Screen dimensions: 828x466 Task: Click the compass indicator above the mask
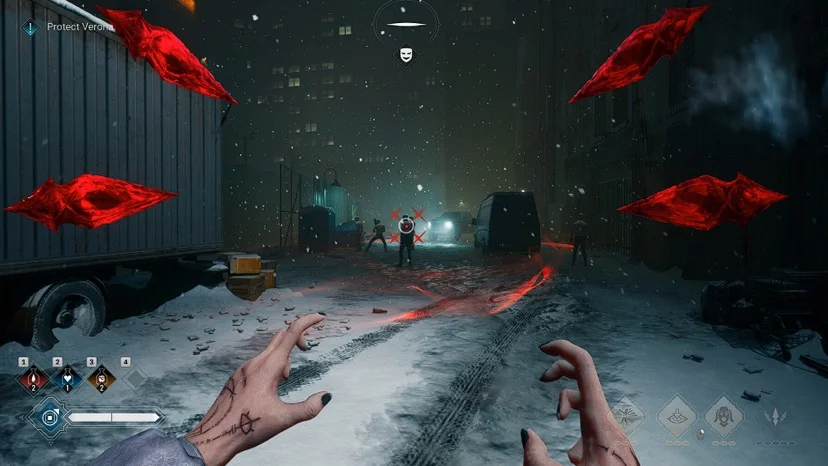(x=406, y=24)
